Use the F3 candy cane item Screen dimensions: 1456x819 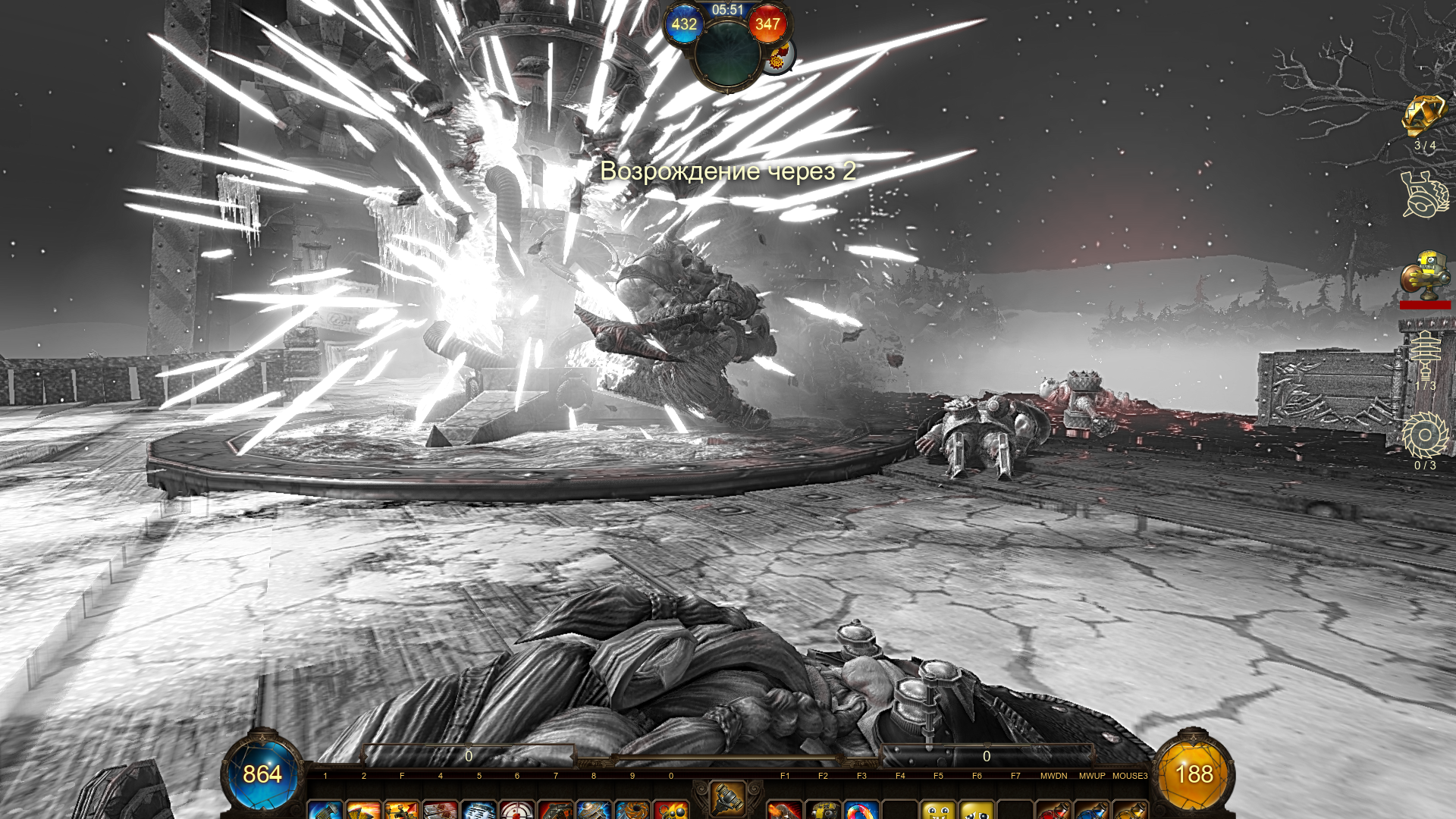(x=861, y=809)
